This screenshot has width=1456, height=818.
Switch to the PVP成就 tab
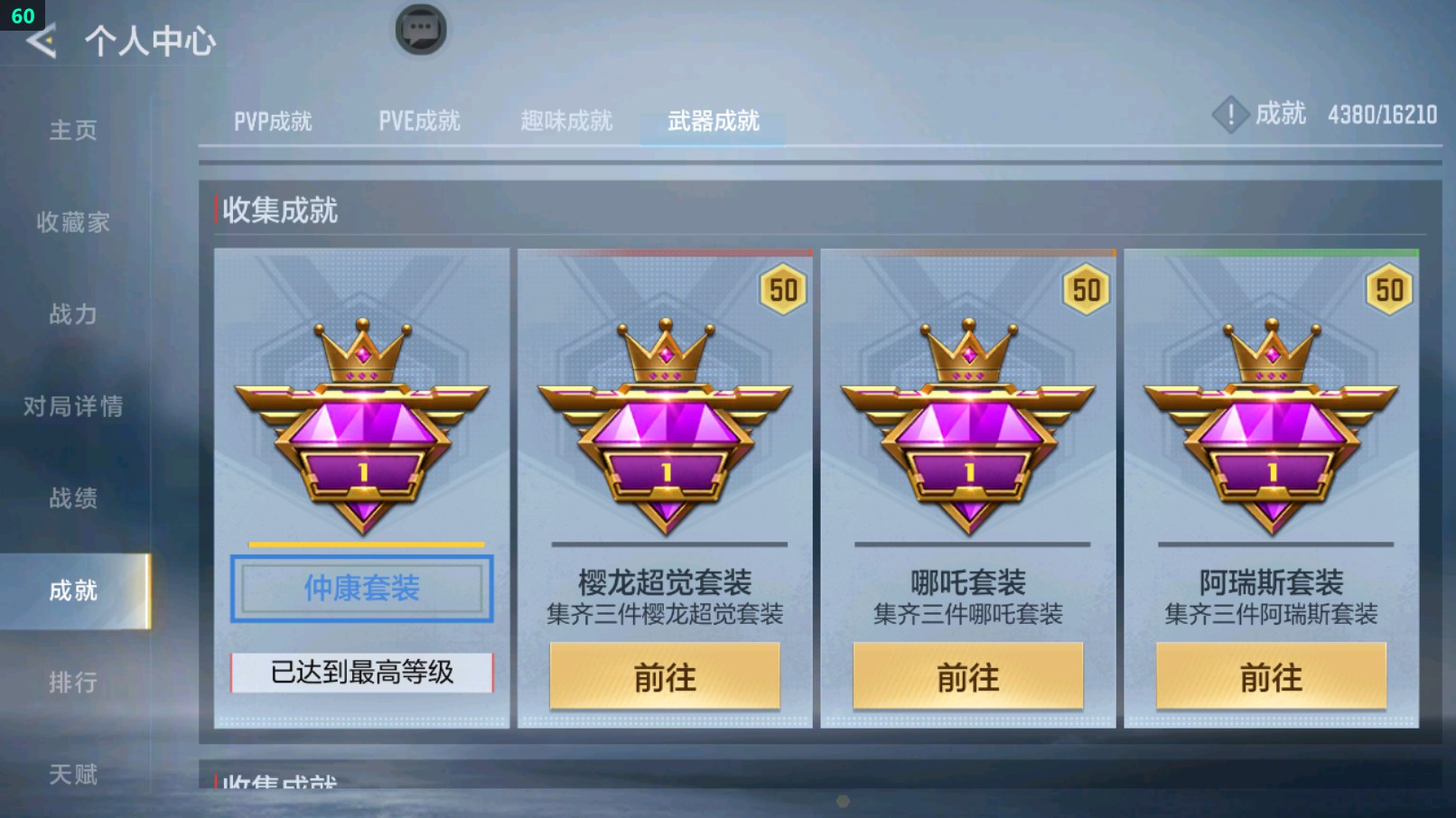click(275, 122)
